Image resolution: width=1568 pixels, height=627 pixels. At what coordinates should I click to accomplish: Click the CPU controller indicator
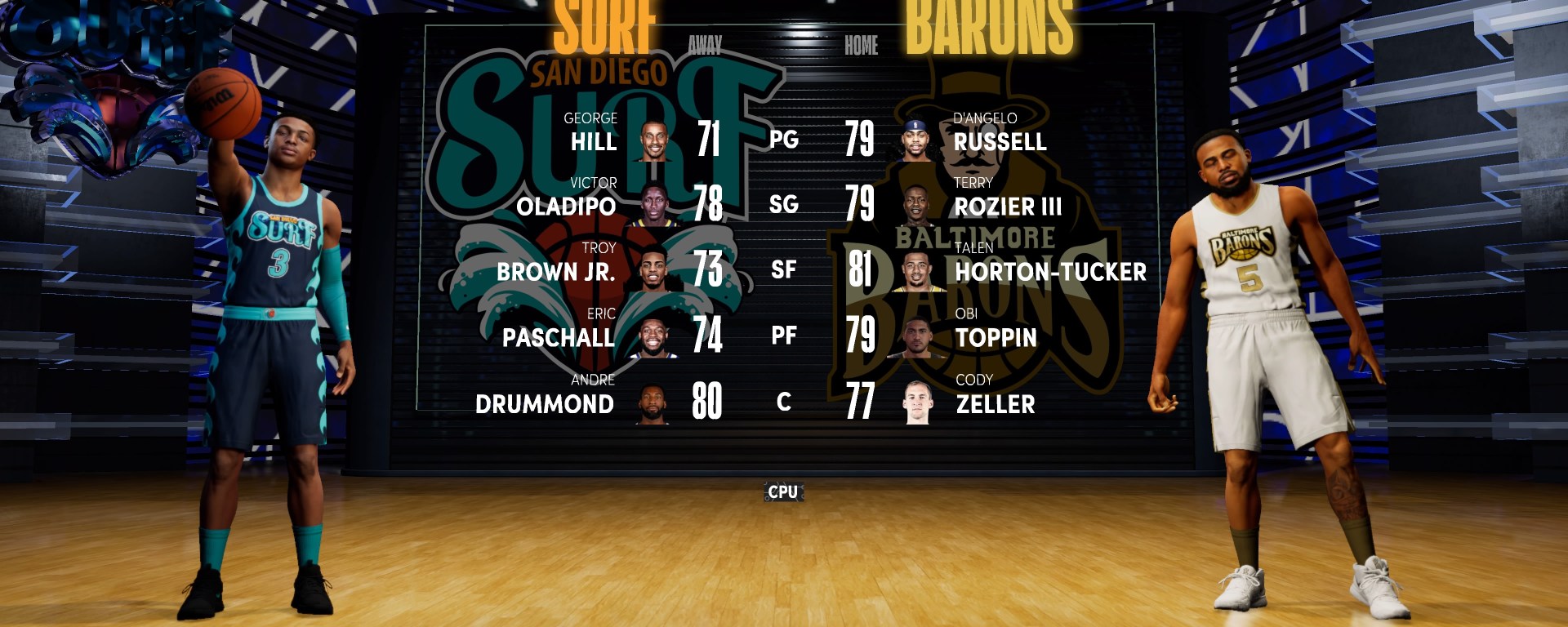click(x=783, y=491)
